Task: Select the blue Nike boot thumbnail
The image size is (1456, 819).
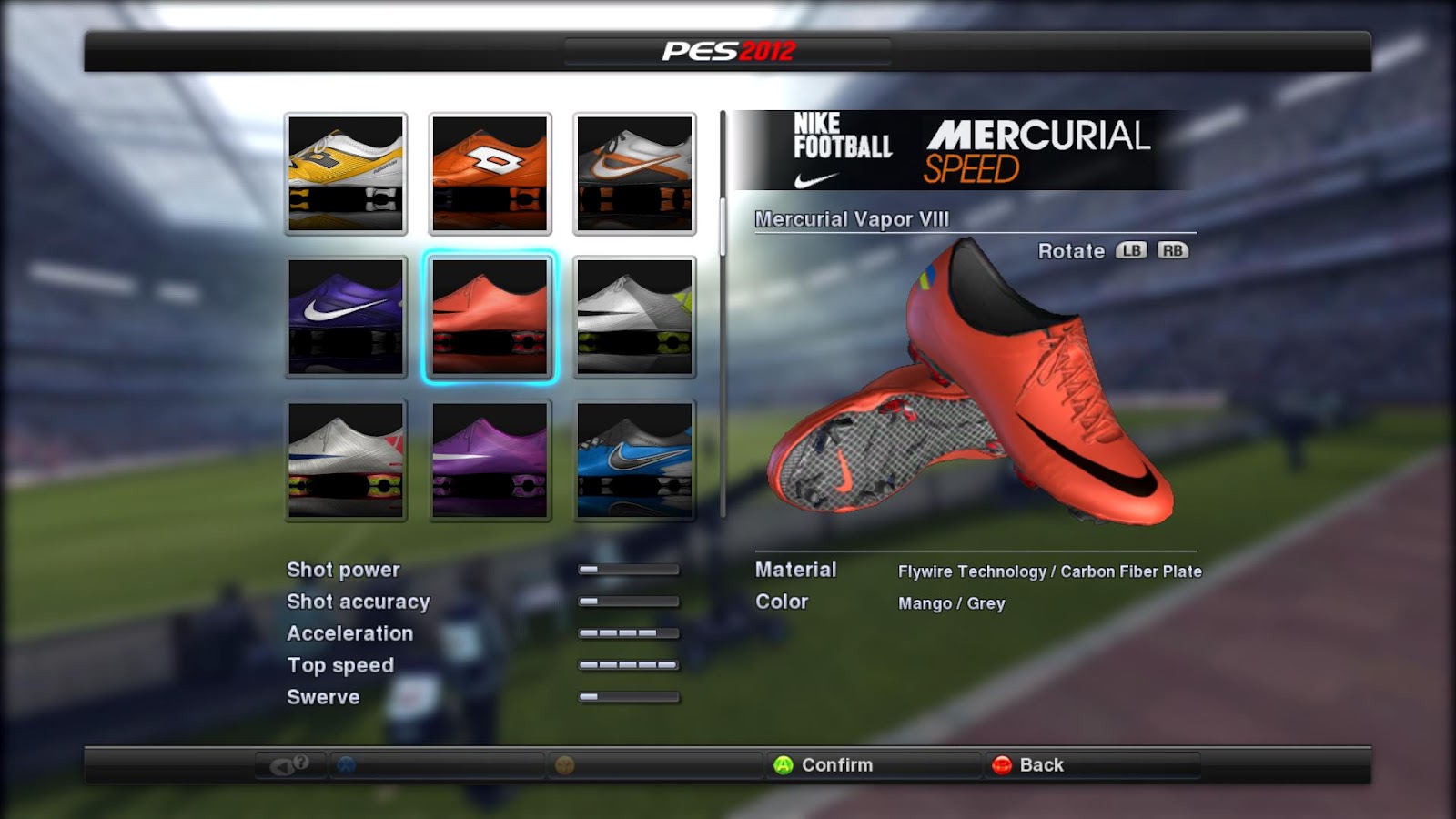Action: pos(634,460)
